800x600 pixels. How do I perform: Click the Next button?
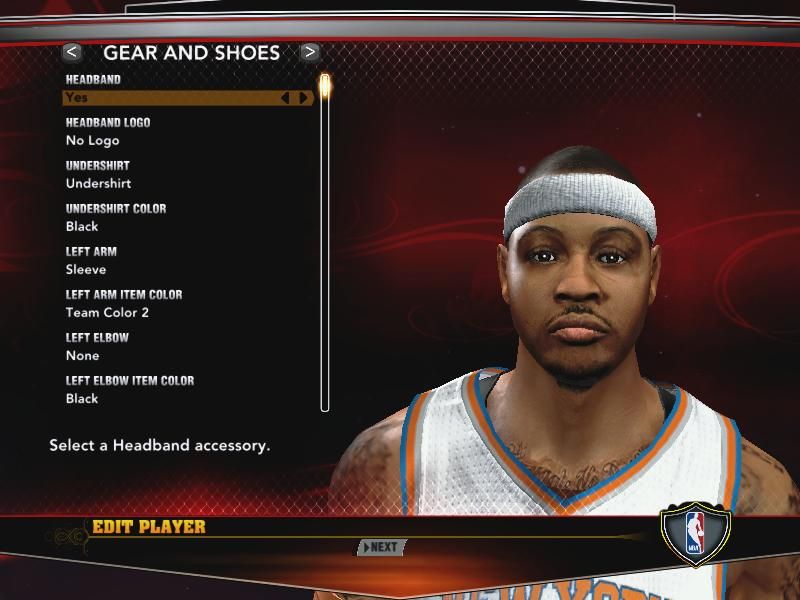381,547
